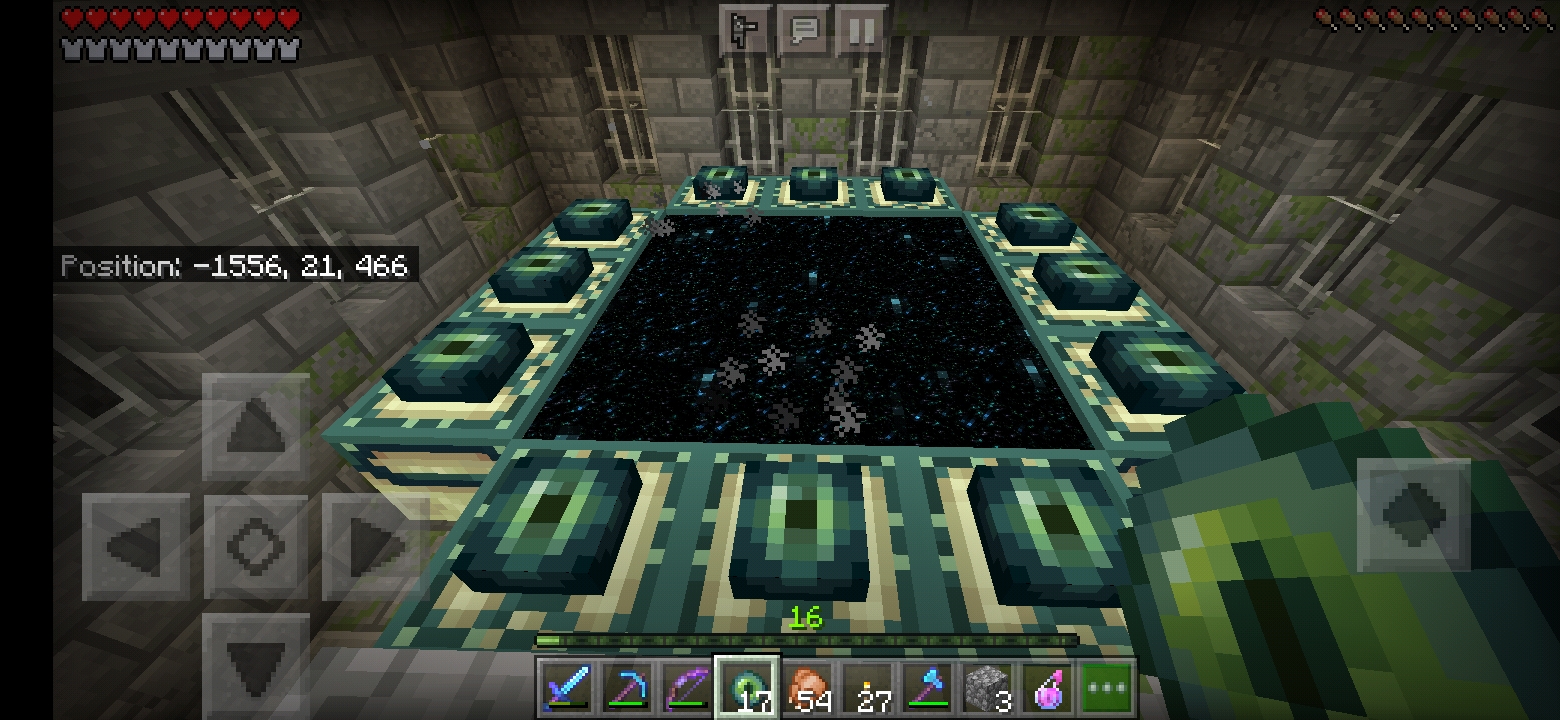
Task: Equip the diamond axe from the hotbar
Action: click(927, 688)
